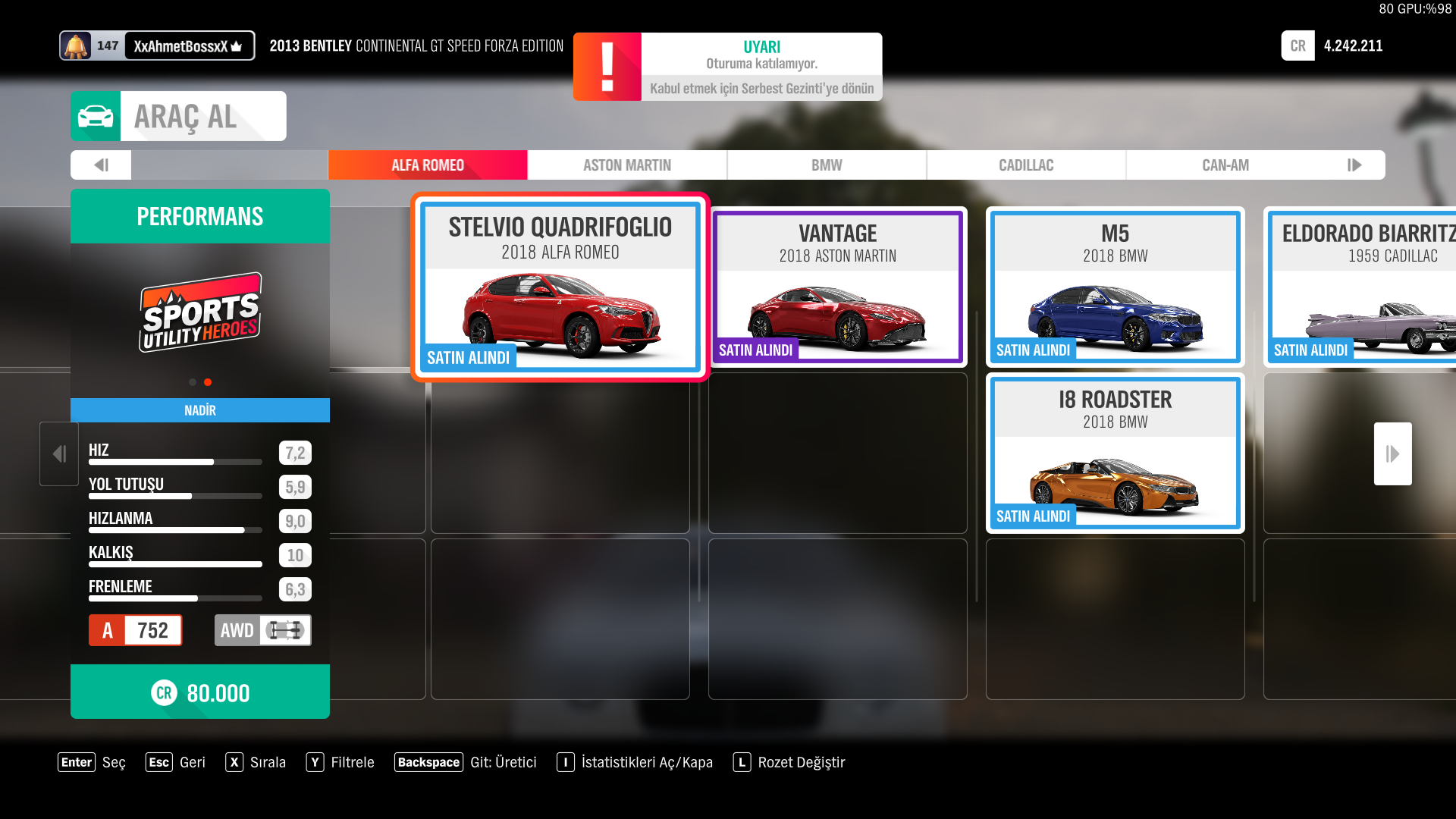Show the previous page of the car grid

click(59, 453)
